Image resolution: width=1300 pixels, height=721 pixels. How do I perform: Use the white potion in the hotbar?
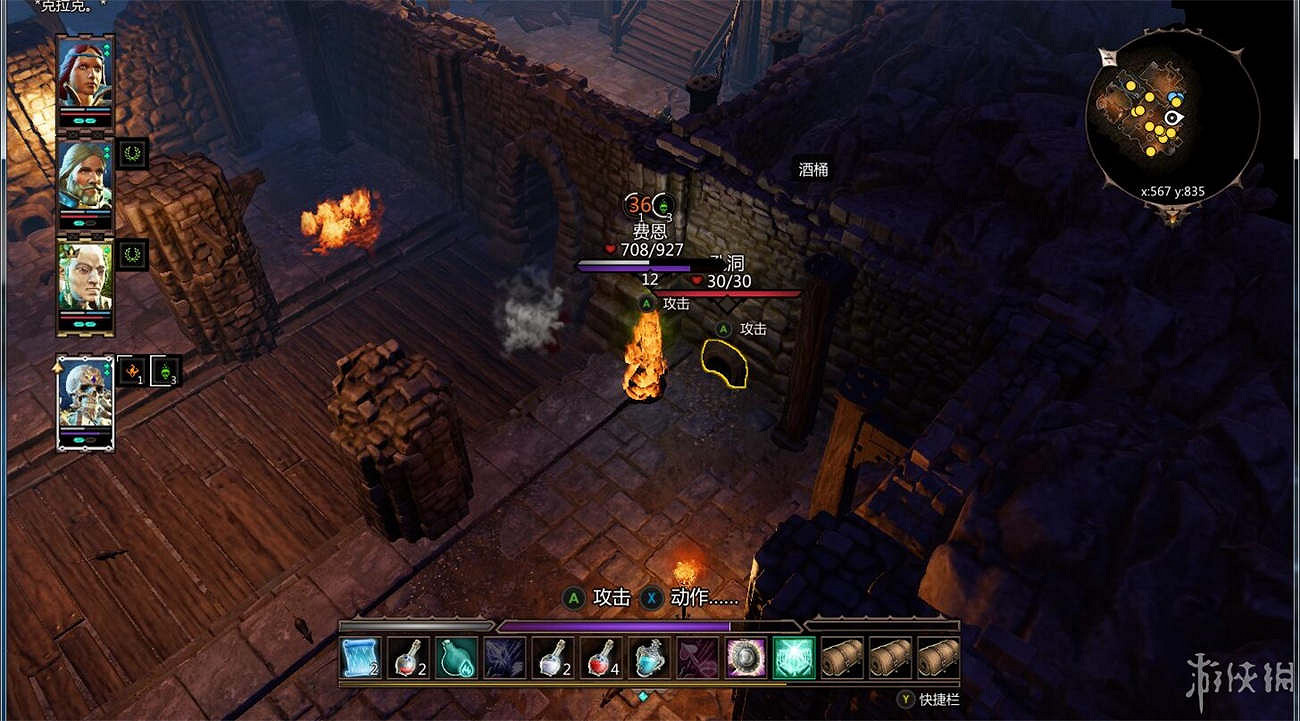click(x=551, y=658)
